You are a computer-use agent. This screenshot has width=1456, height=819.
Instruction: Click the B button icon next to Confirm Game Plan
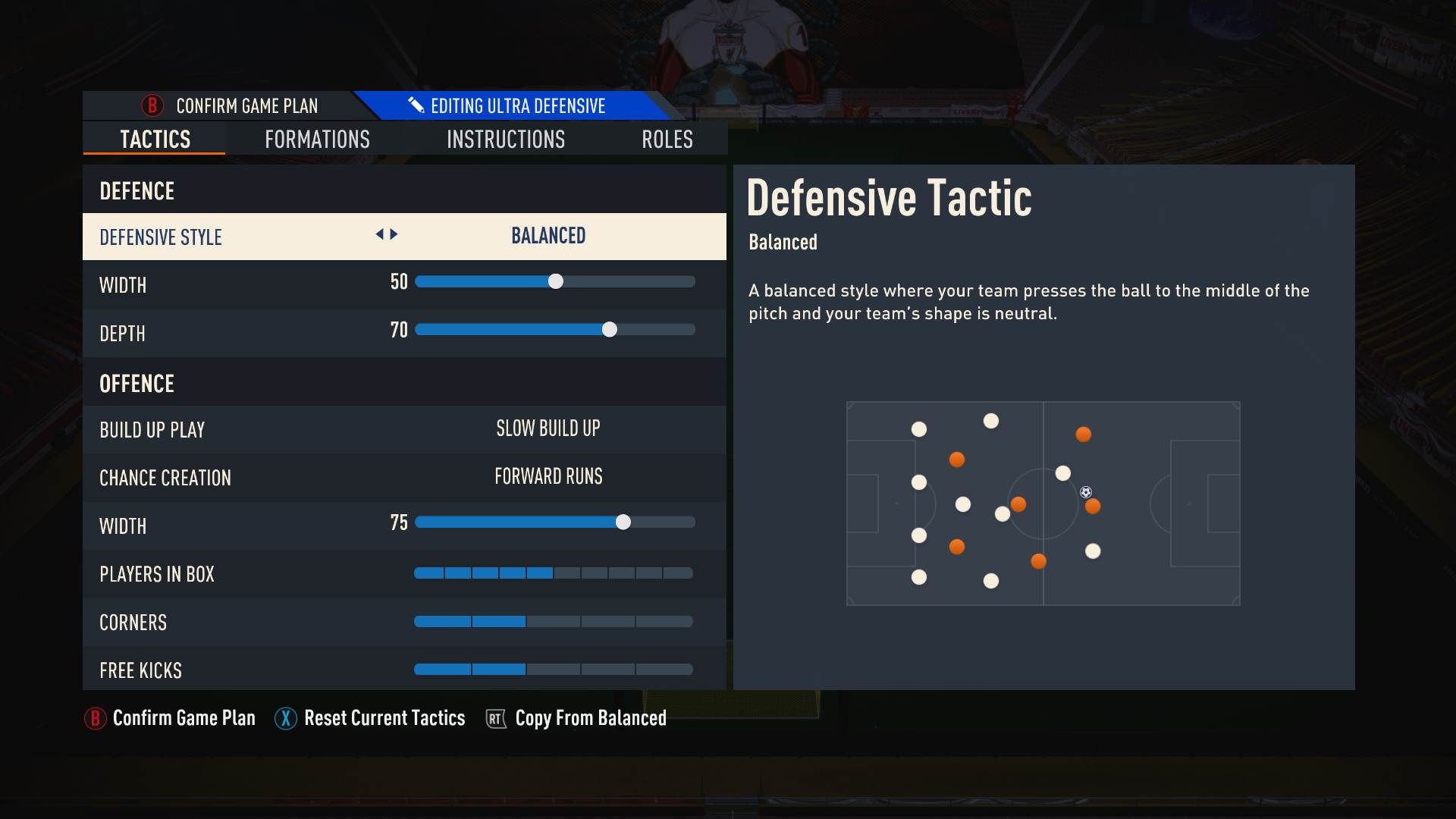(x=152, y=106)
